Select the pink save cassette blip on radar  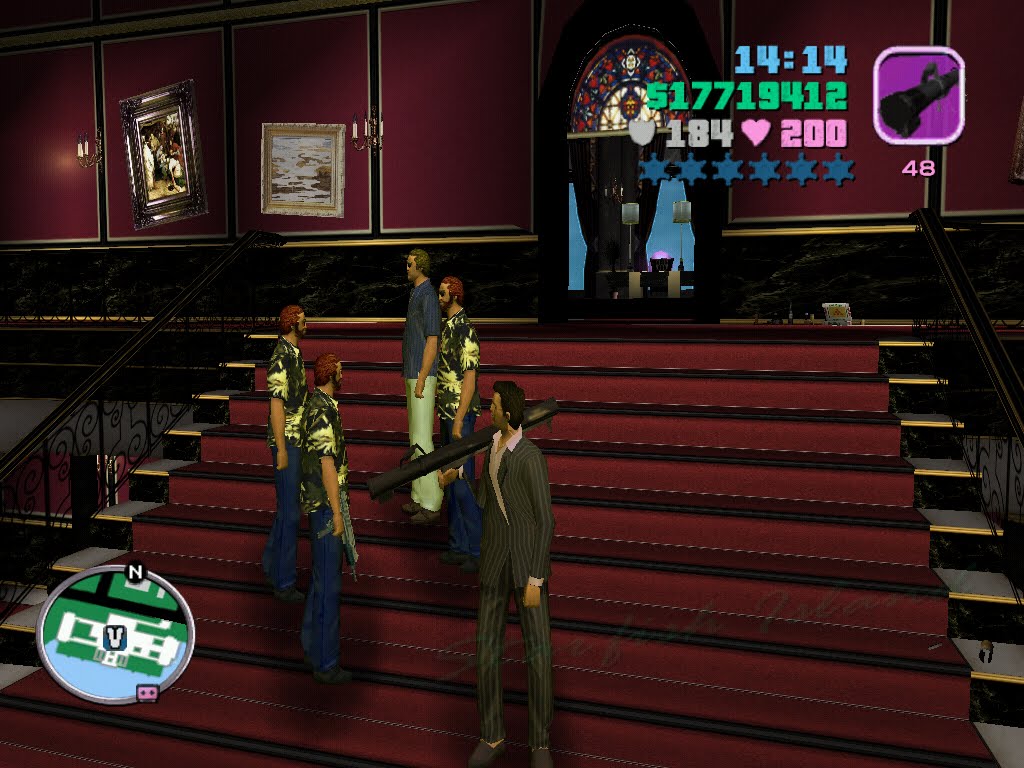147,692
